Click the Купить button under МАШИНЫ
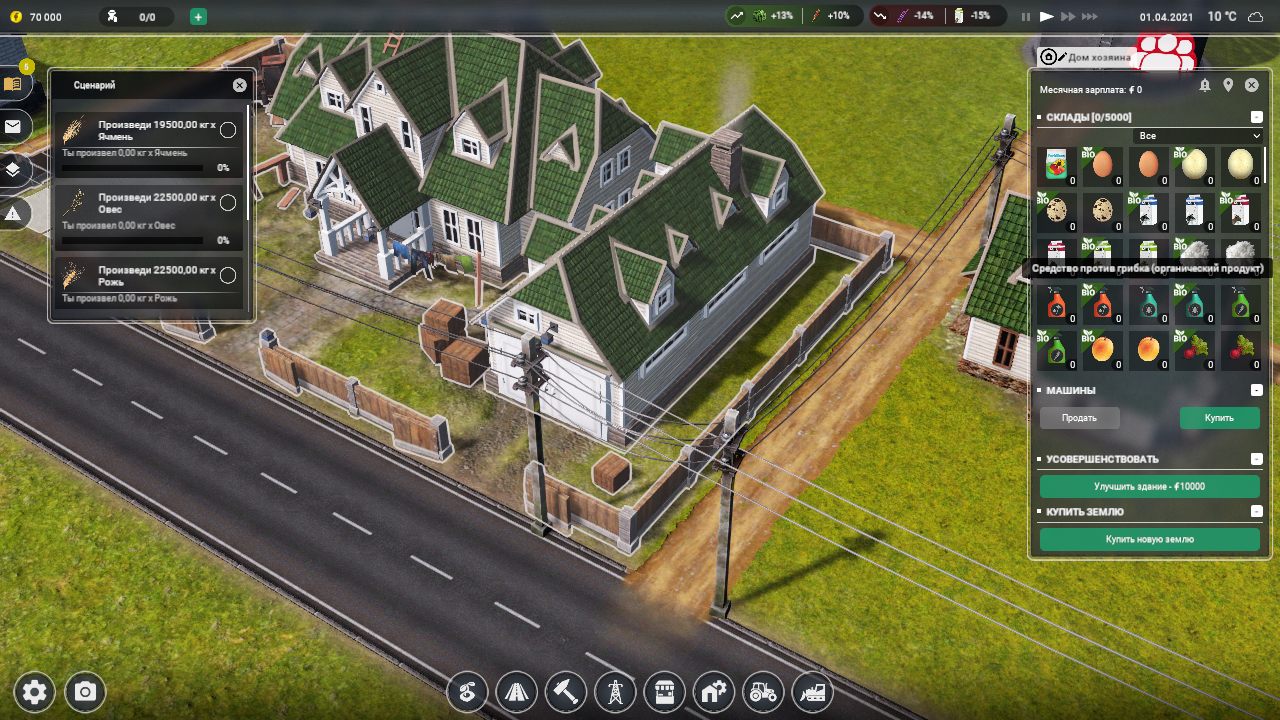This screenshot has width=1280, height=720. coord(1218,417)
